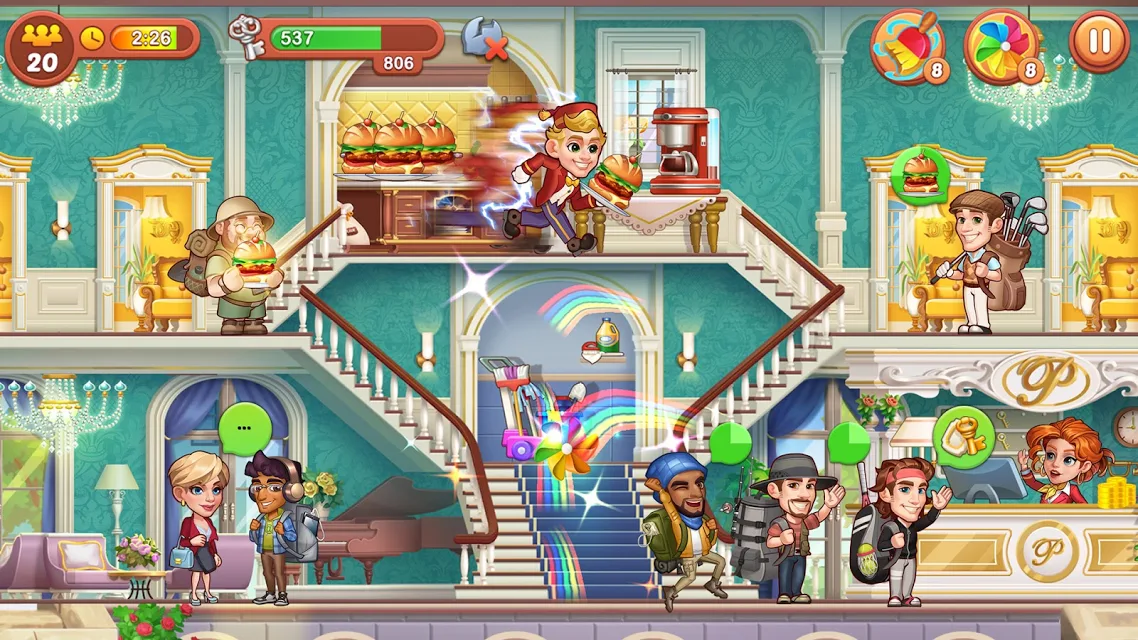Tap the burger request bubble above golfer
Screen dimensions: 1138x640
(x=920, y=177)
